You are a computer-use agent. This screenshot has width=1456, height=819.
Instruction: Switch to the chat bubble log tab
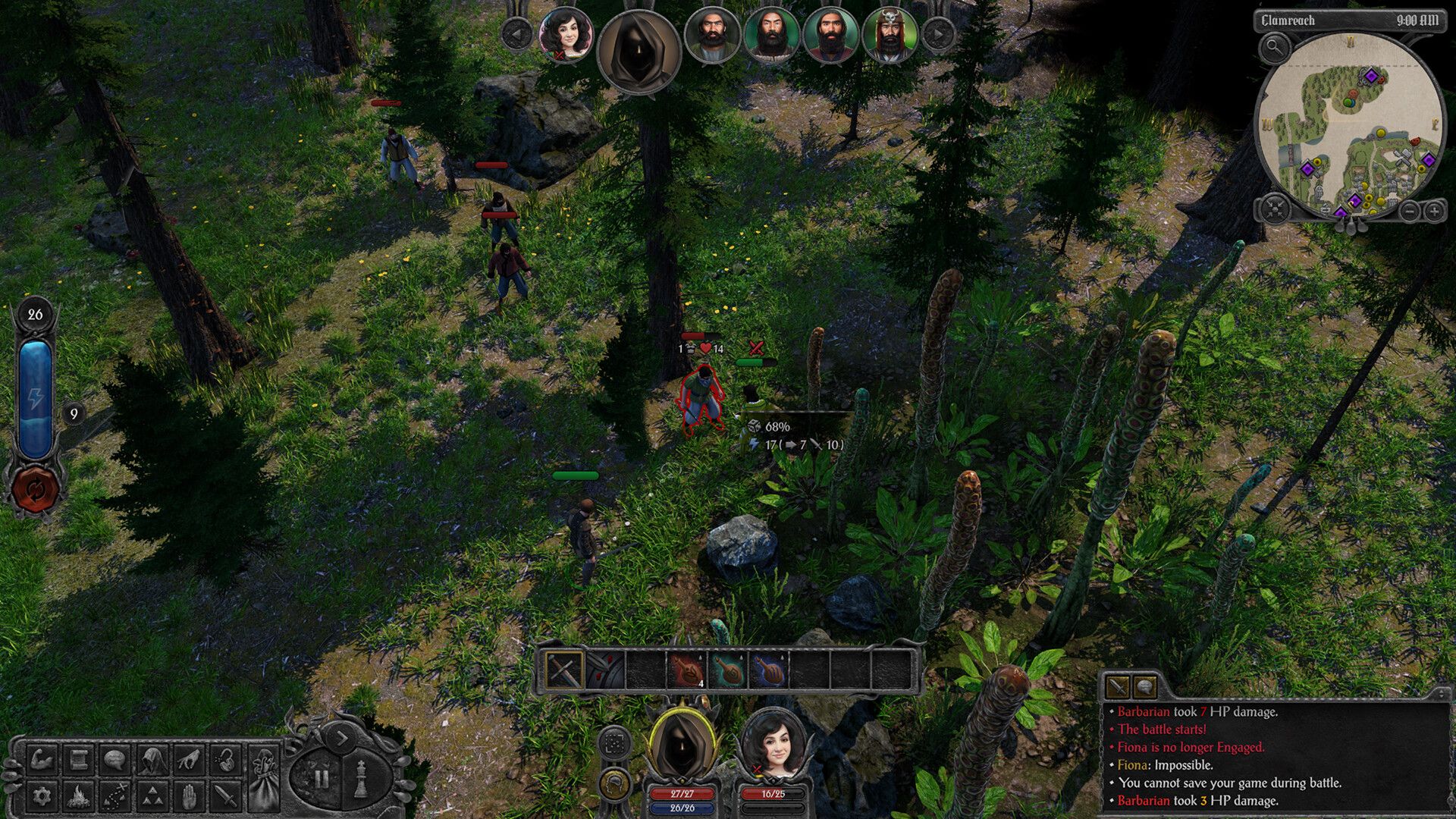click(1144, 687)
